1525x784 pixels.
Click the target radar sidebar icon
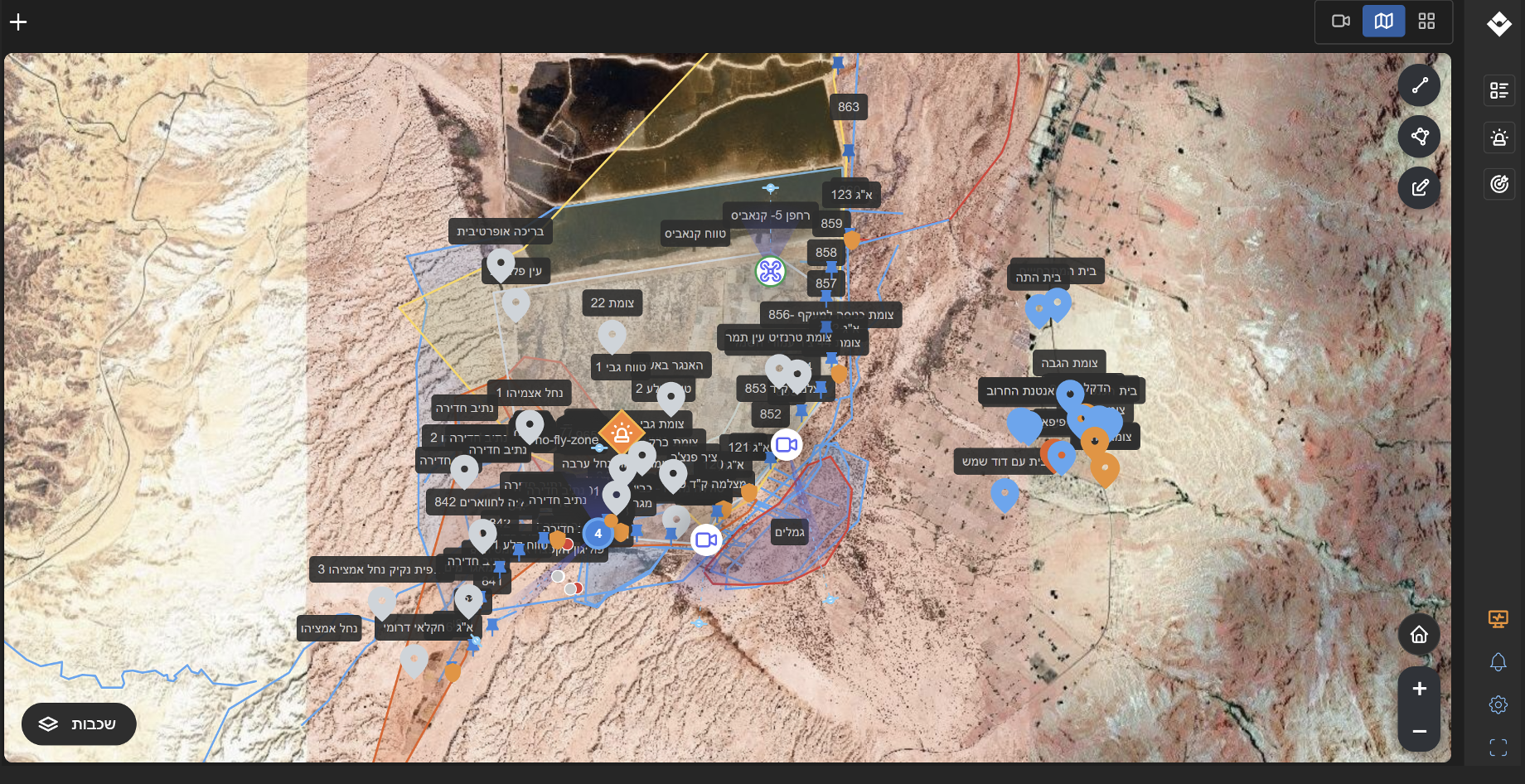(x=1498, y=184)
